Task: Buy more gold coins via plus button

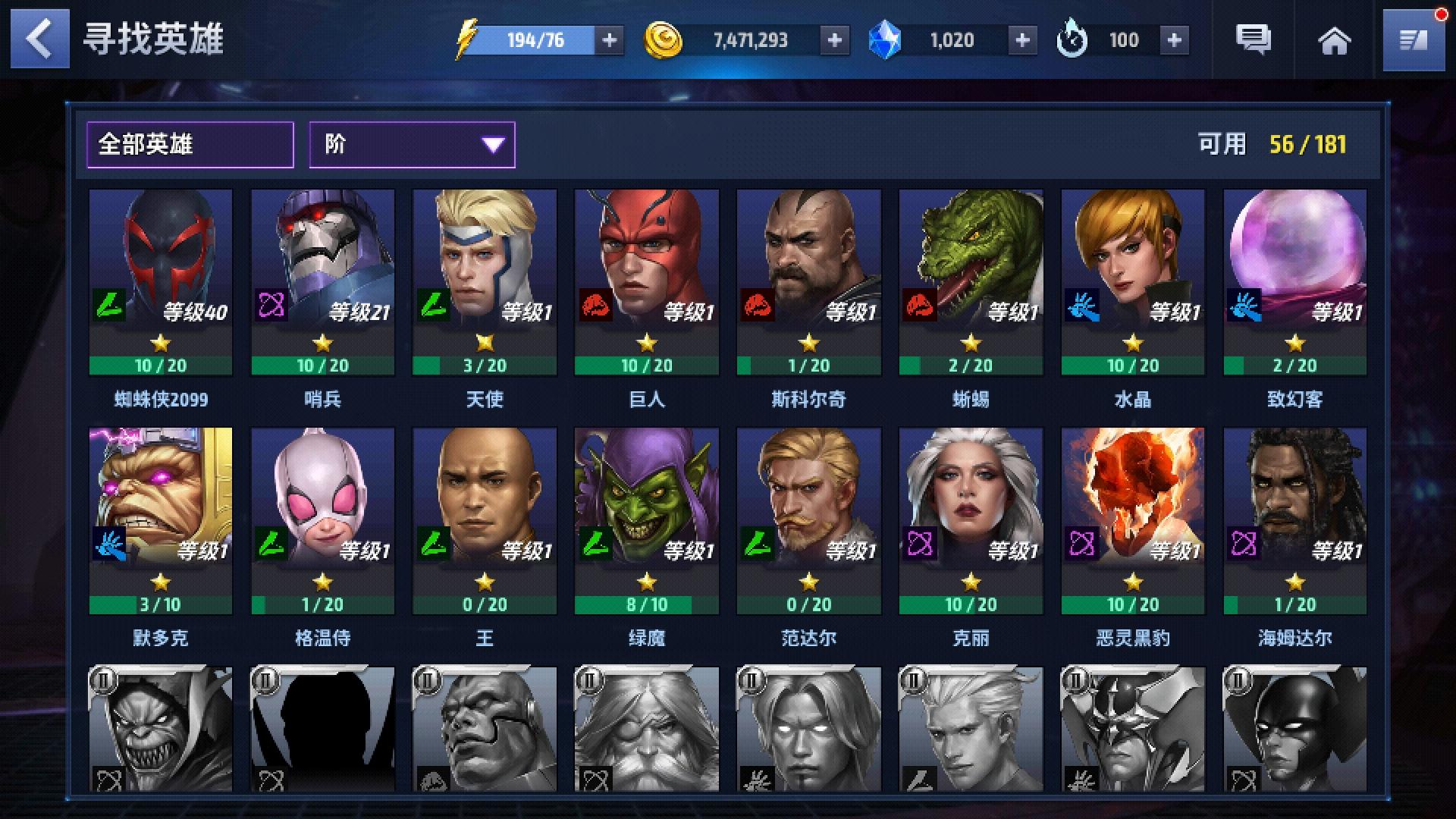Action: [x=834, y=40]
